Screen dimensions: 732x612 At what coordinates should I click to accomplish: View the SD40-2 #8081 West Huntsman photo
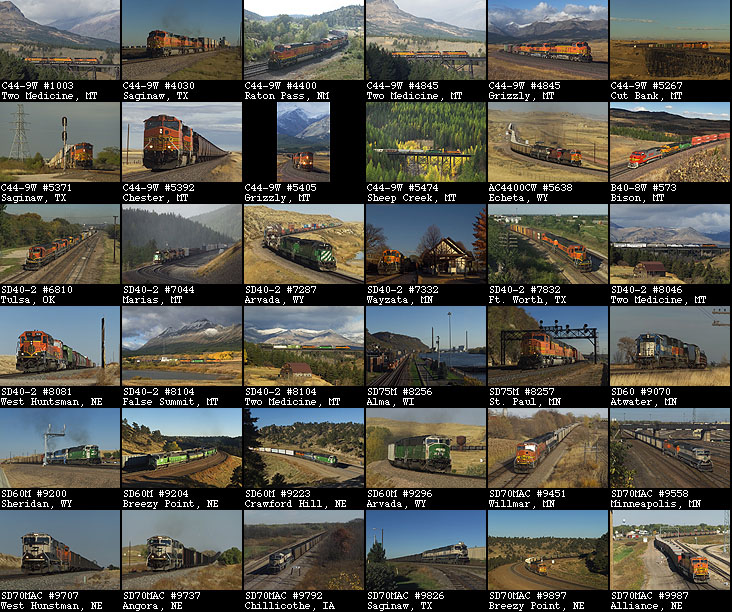(x=60, y=346)
